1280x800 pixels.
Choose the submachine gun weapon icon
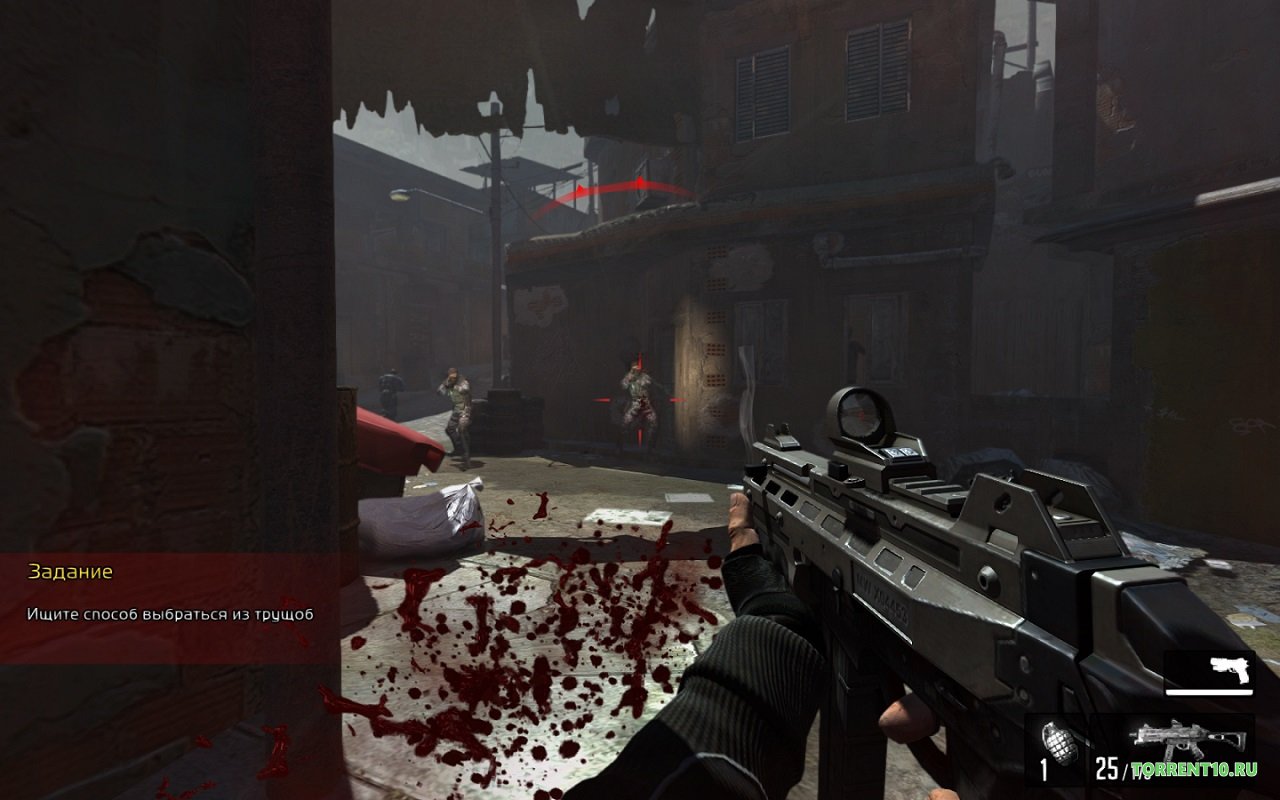(1188, 741)
